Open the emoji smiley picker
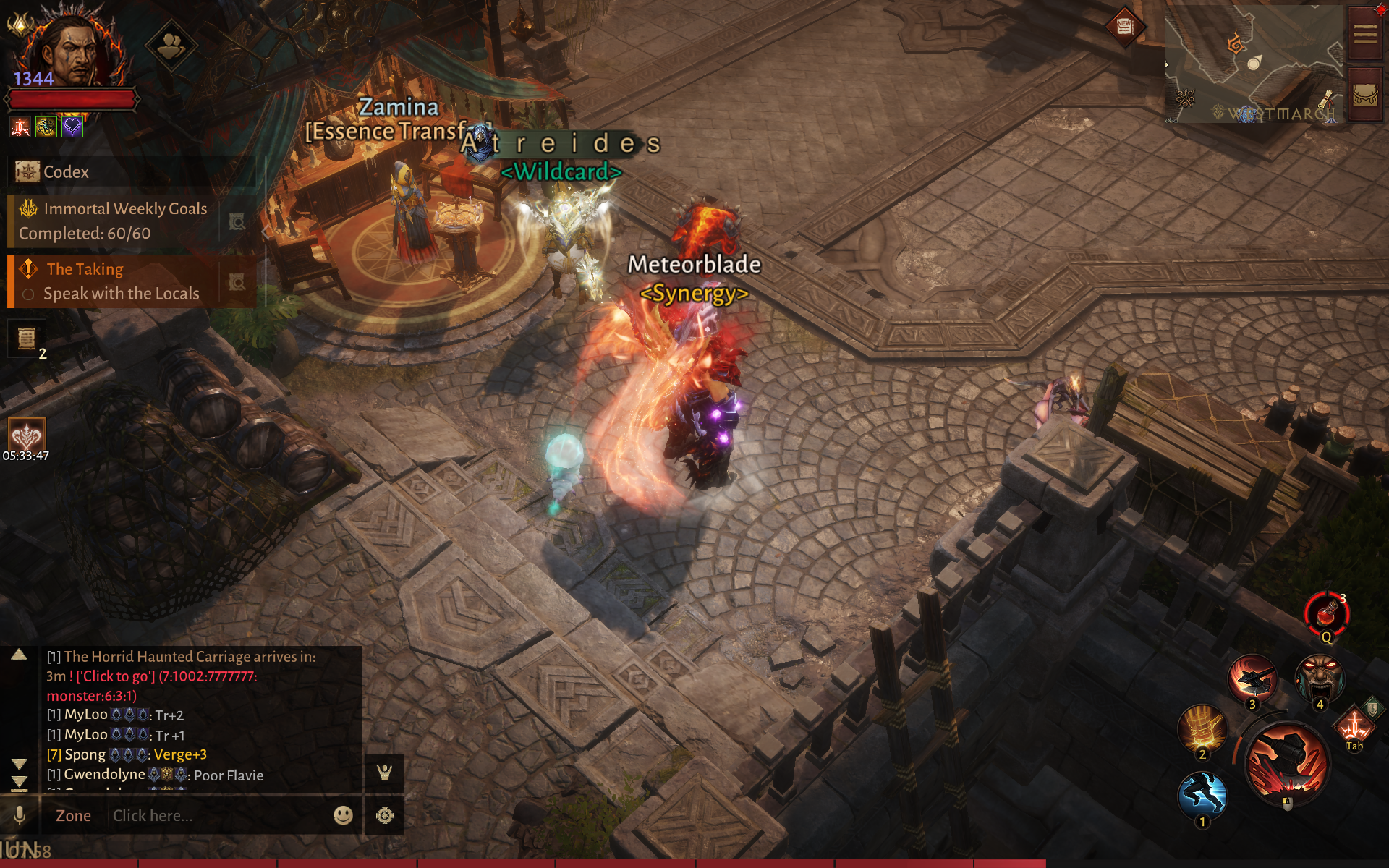Screen dimensions: 1389x868 (343, 815)
